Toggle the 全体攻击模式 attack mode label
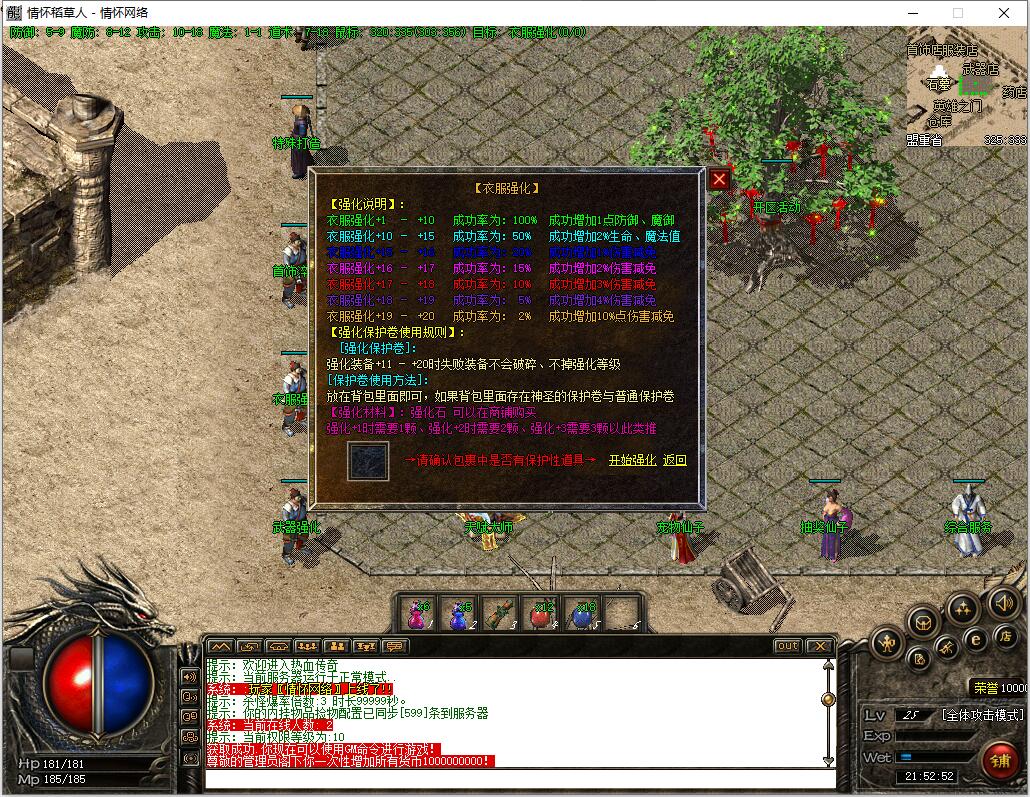1030x797 pixels. 983,715
